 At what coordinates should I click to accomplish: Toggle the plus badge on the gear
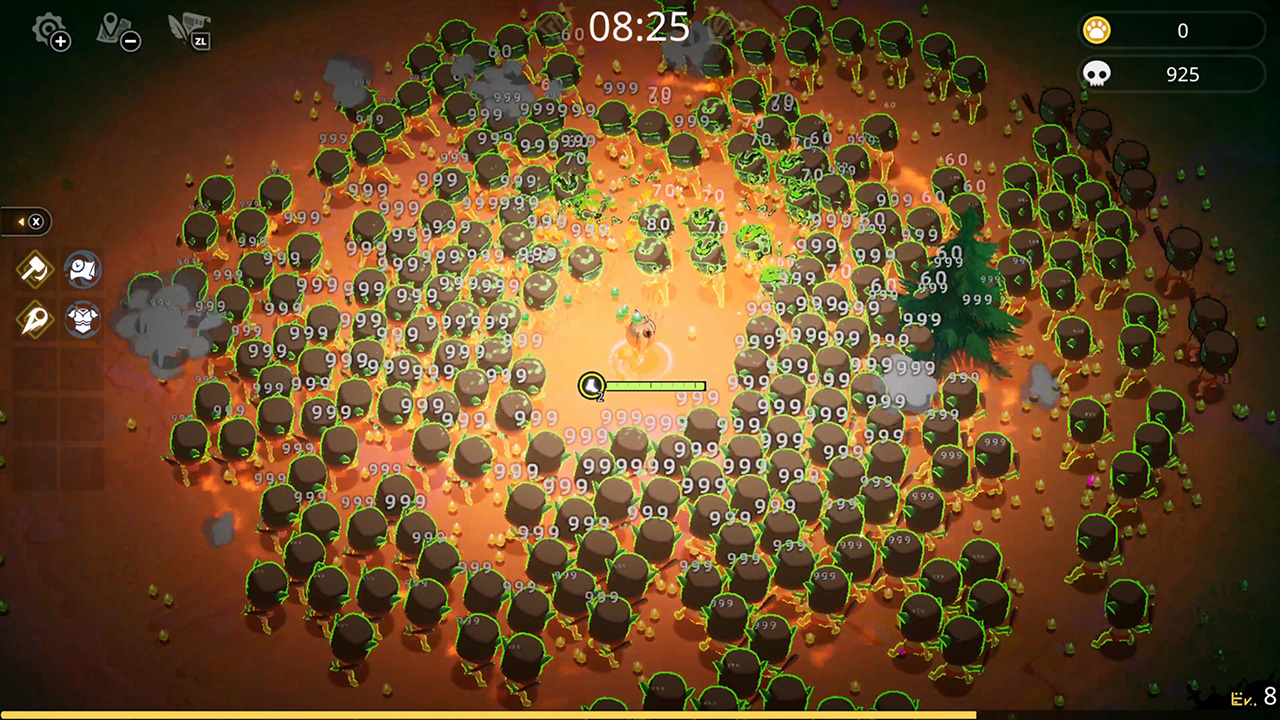point(62,42)
